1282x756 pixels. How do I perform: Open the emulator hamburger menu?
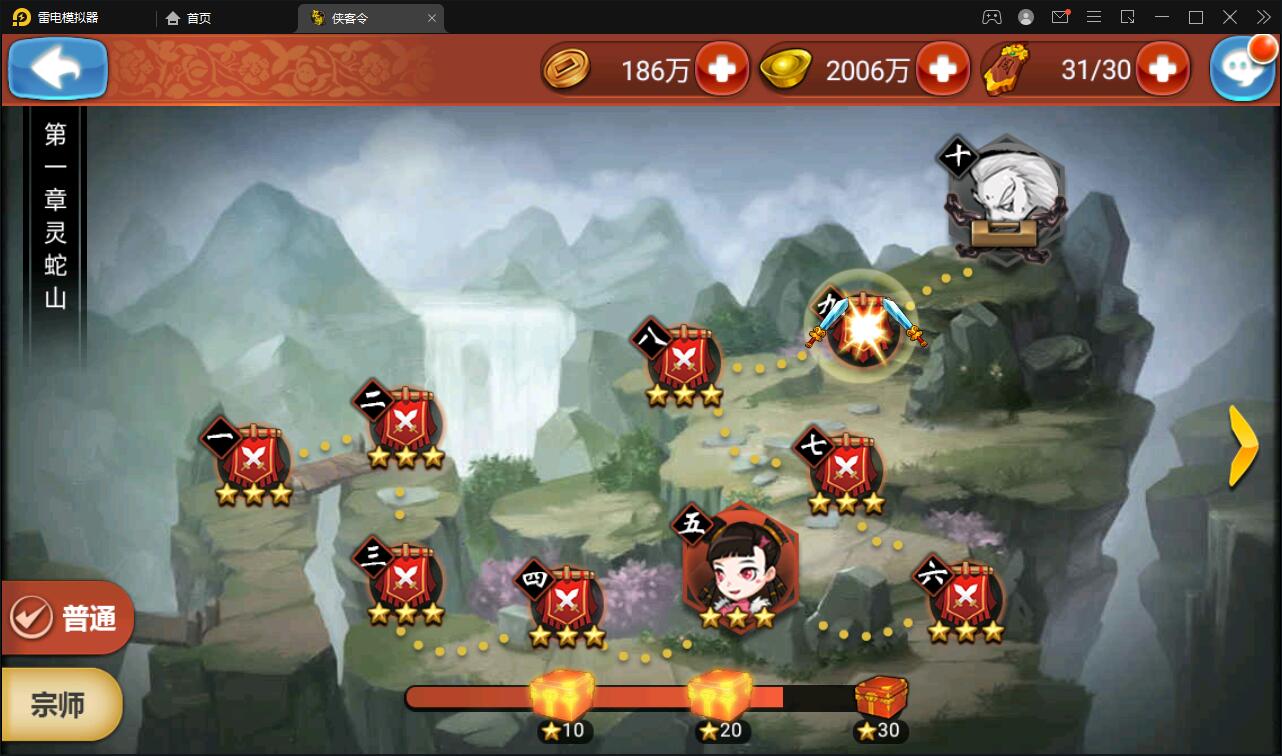point(1094,17)
